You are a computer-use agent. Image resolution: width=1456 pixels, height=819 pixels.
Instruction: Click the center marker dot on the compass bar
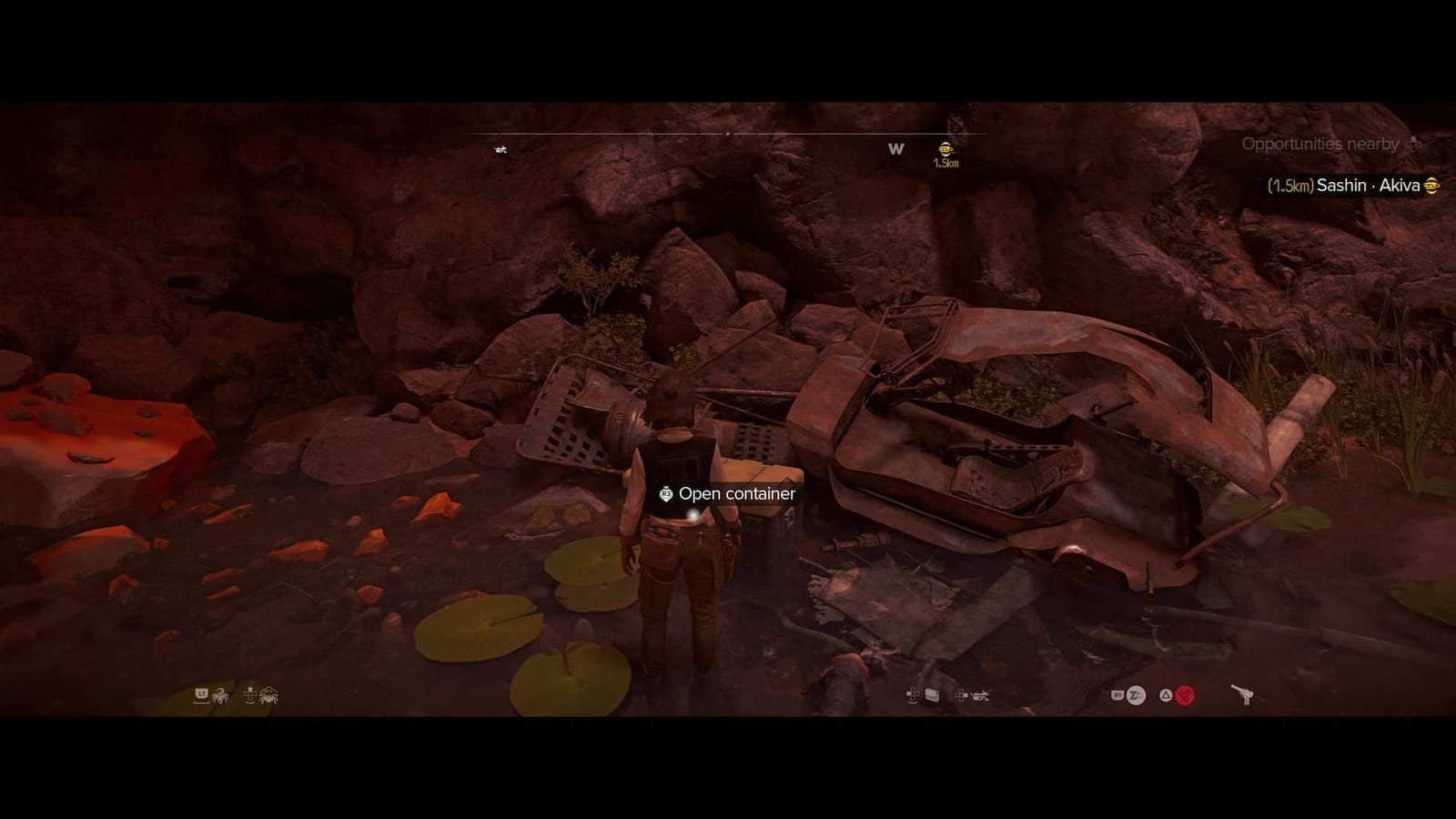tap(728, 132)
